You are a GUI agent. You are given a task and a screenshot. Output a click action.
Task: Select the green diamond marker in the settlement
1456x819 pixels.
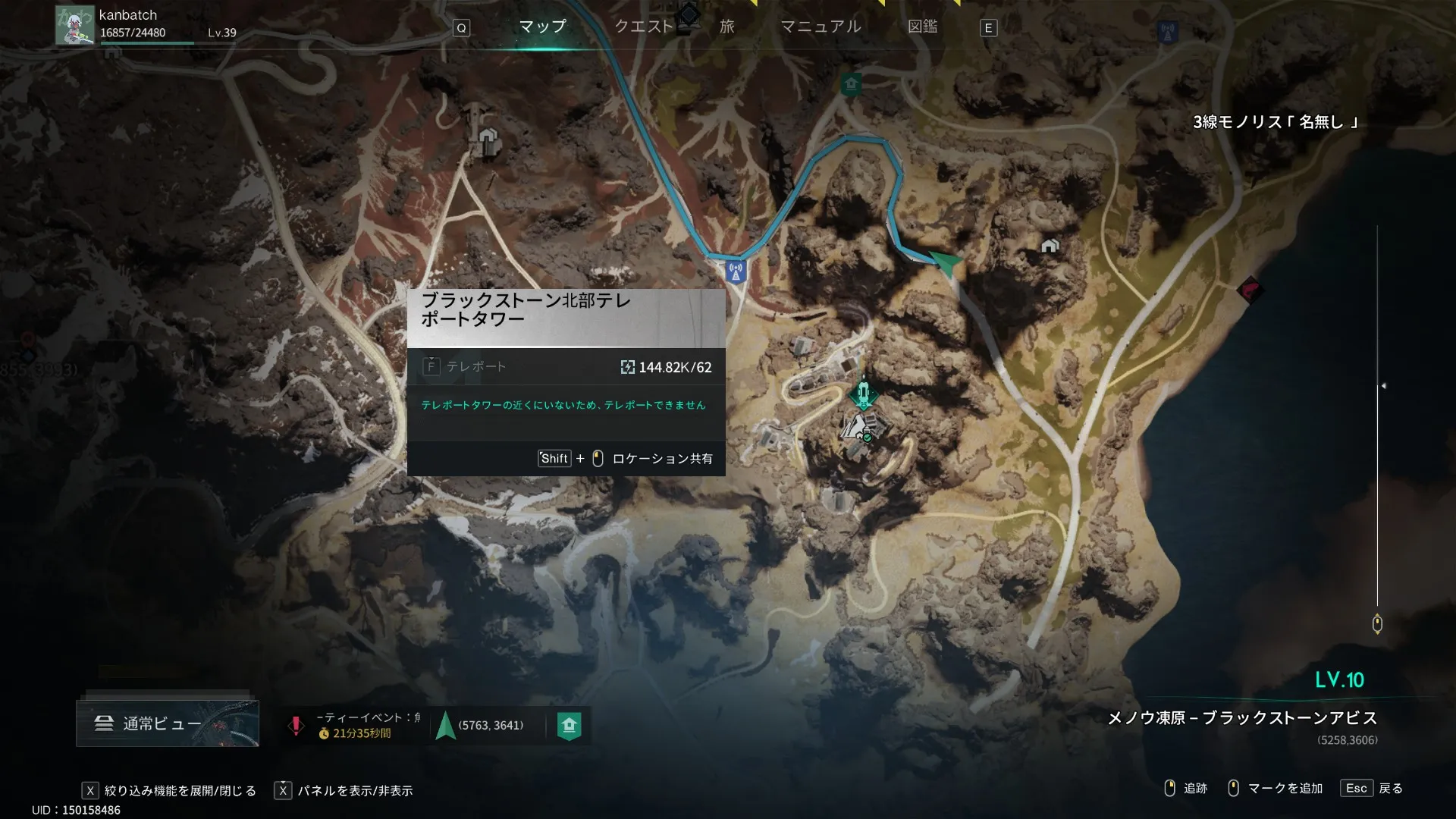pos(863,394)
